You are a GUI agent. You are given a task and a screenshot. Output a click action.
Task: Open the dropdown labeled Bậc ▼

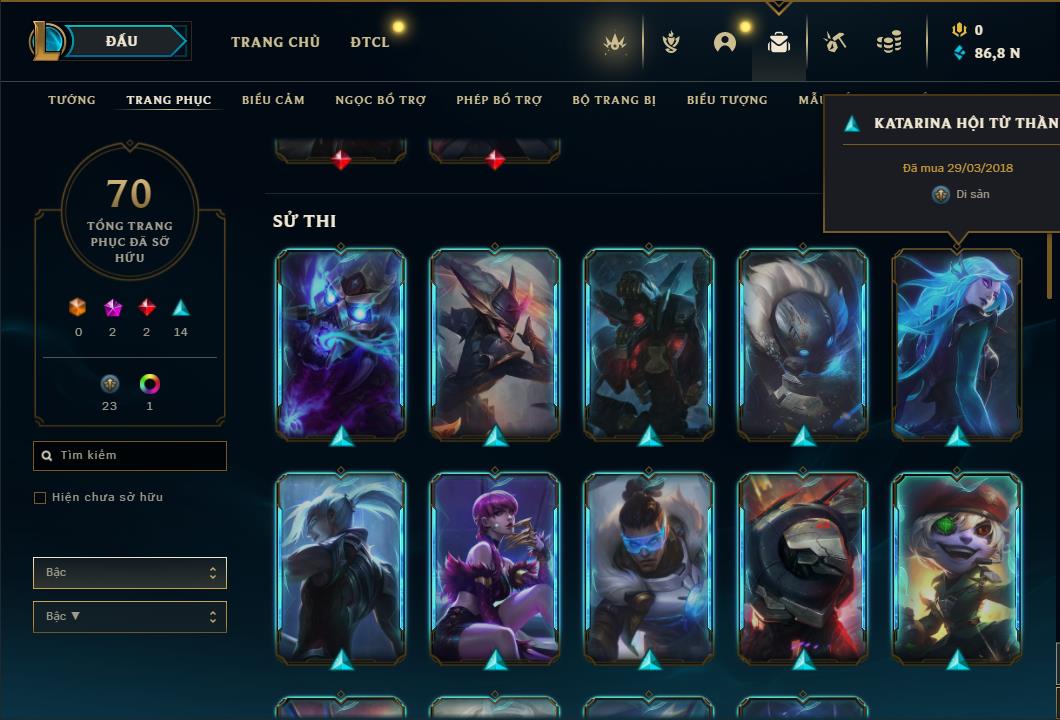click(130, 617)
